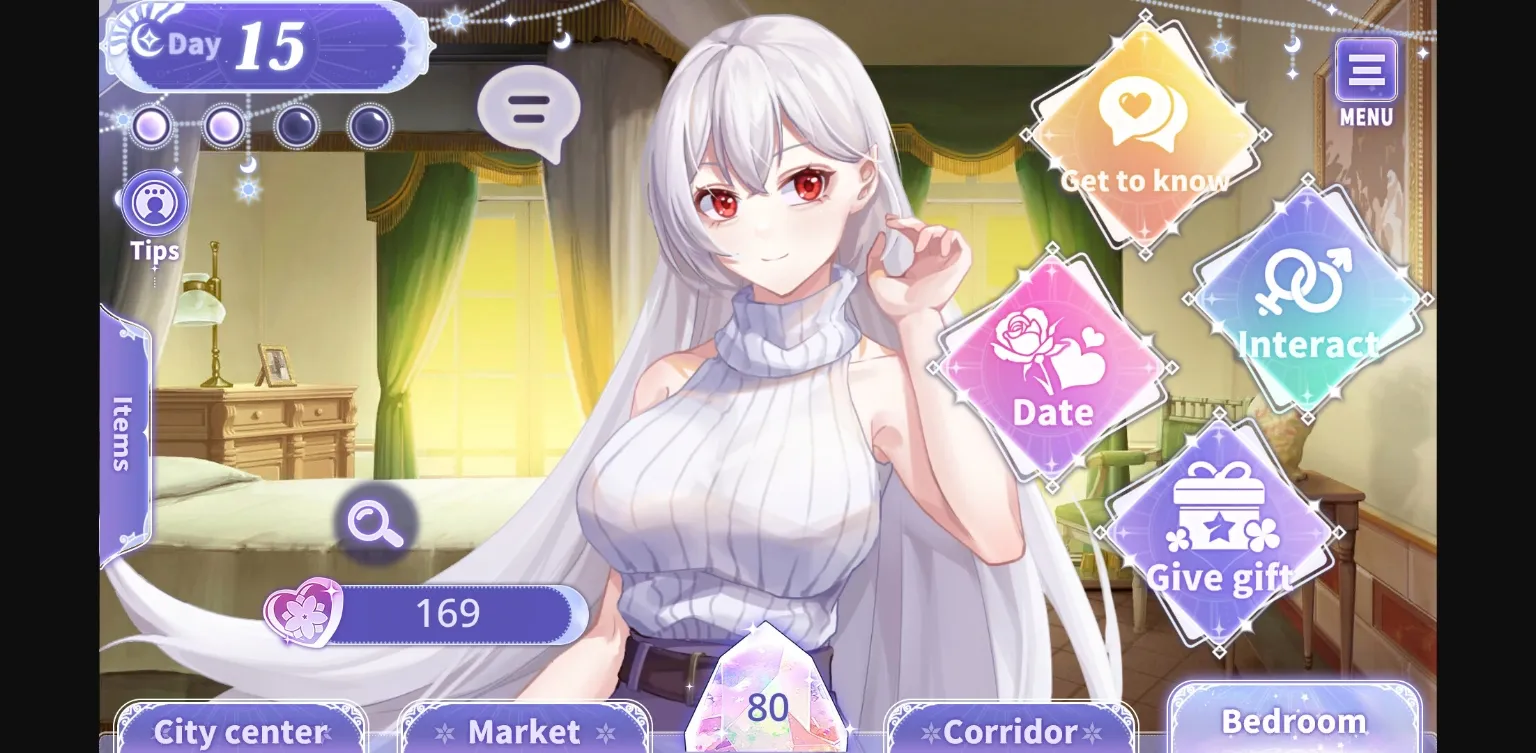Switch to the Corridor location tab
The width and height of the screenshot is (1536, 753).
[1010, 729]
